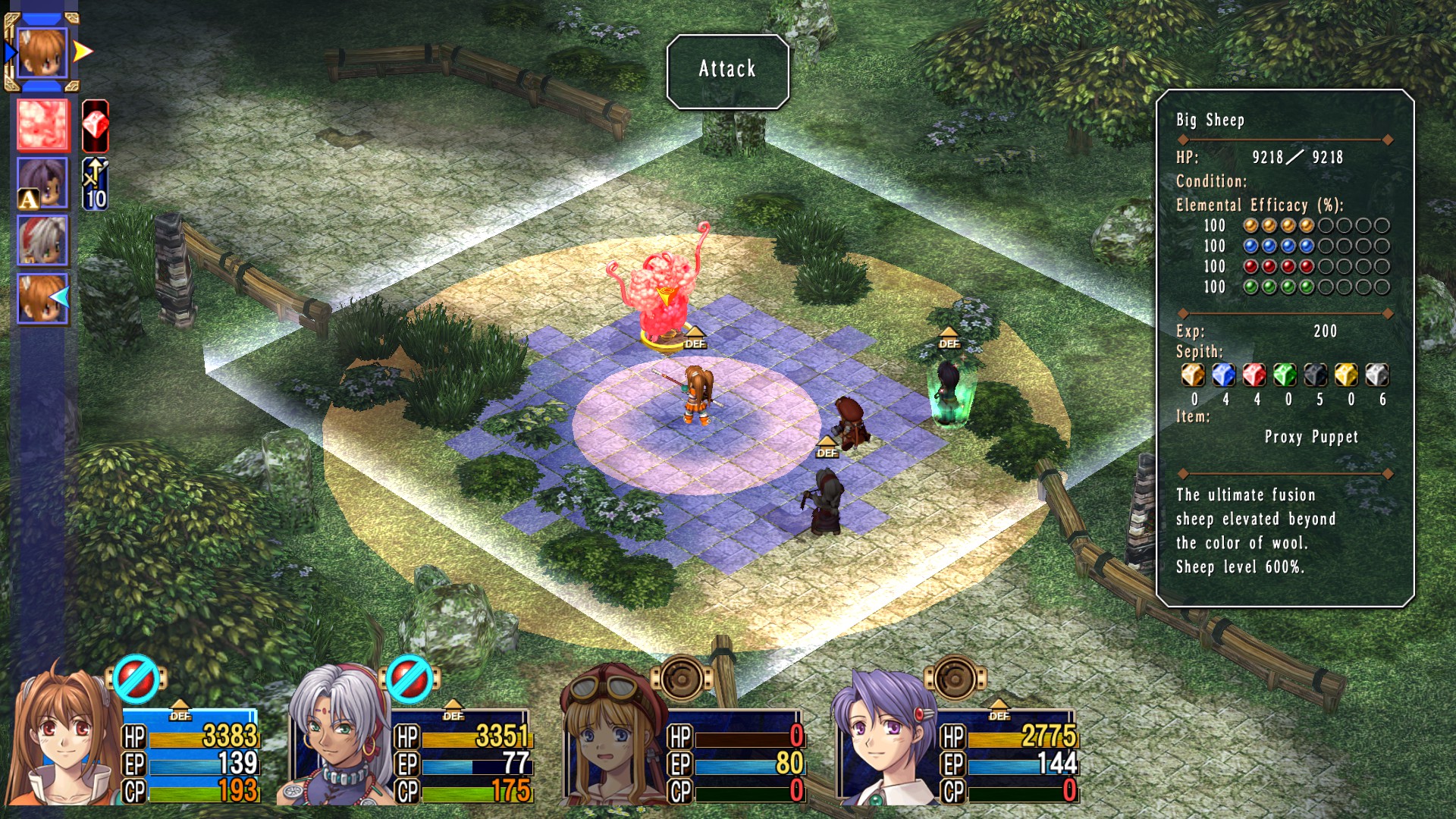The height and width of the screenshot is (819, 1456).
Task: Click the red crystal turn bonus icon
Action: (96, 125)
